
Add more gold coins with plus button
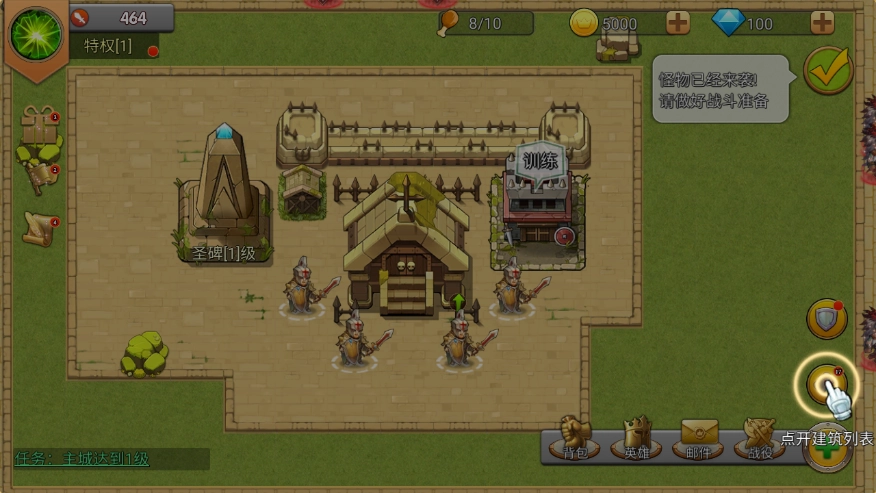coord(677,23)
